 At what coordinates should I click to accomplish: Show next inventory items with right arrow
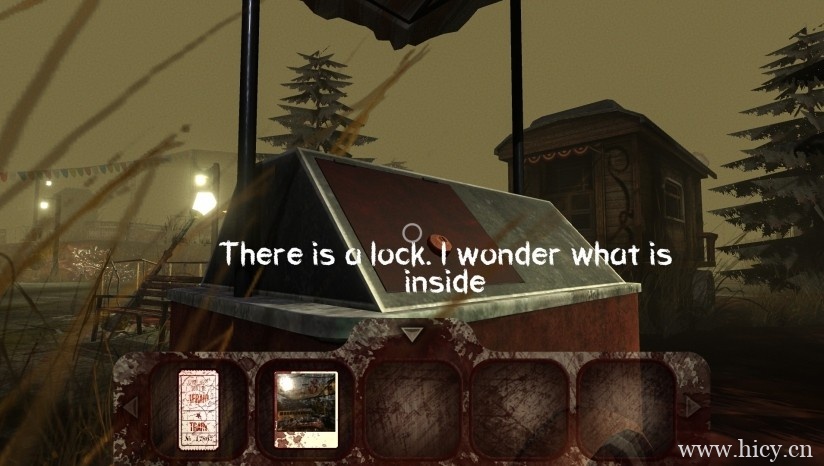[x=693, y=407]
